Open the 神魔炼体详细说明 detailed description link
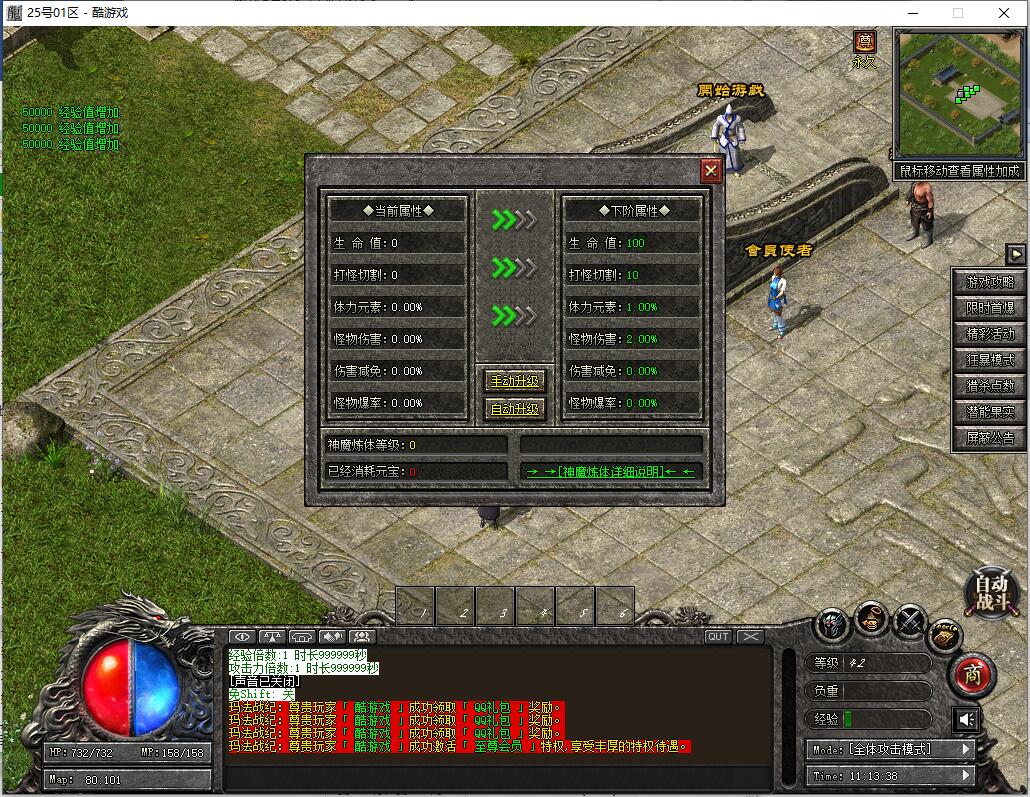The width and height of the screenshot is (1030, 797). [x=611, y=471]
